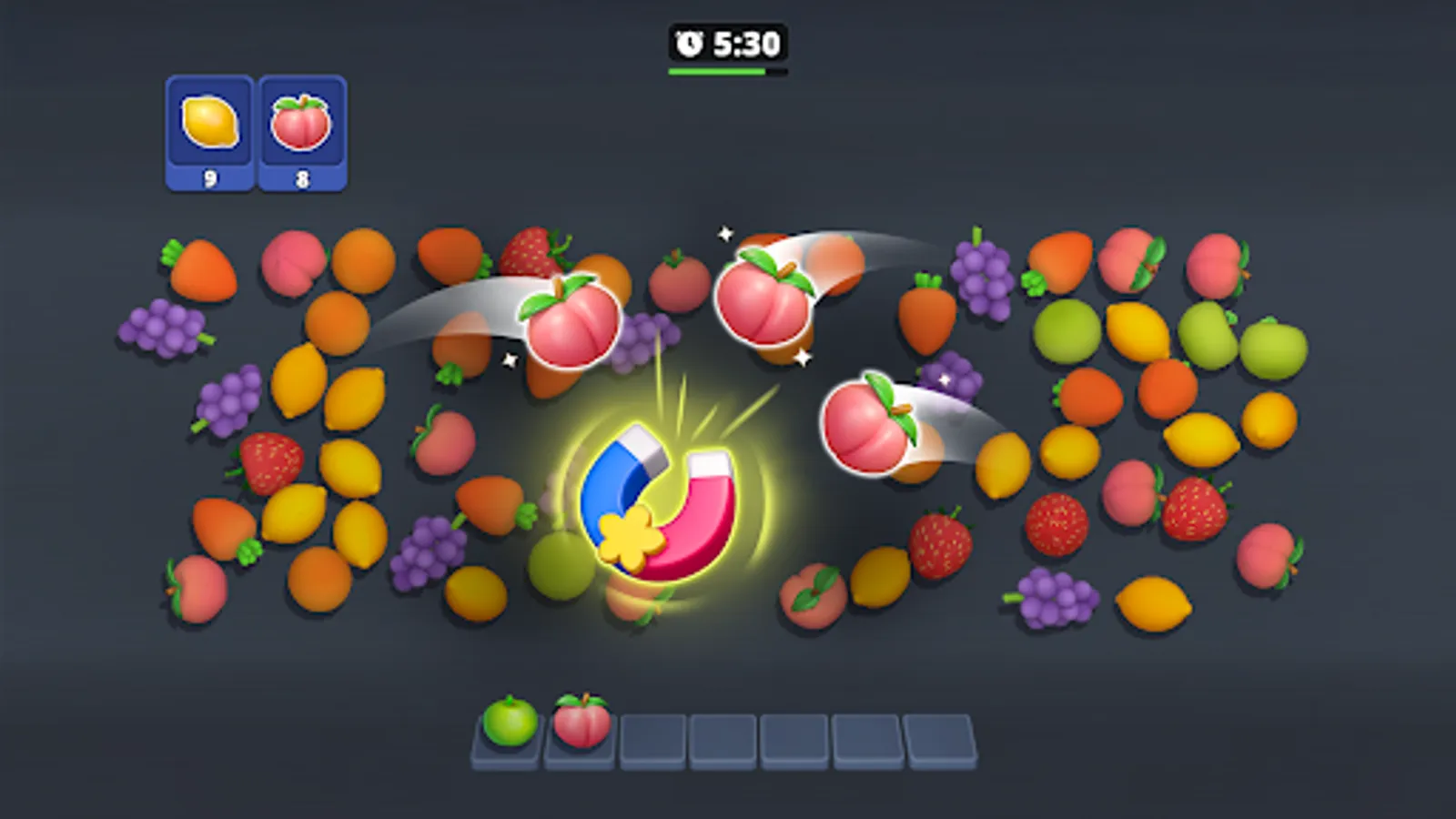
Task: Tap the stopwatch icon beside the timer
Action: 687,41
